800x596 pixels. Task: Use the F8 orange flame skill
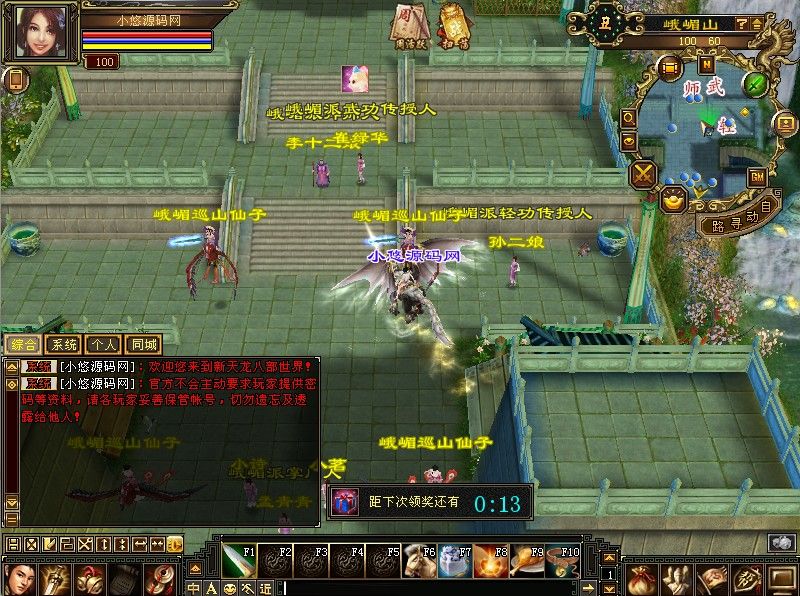point(489,561)
